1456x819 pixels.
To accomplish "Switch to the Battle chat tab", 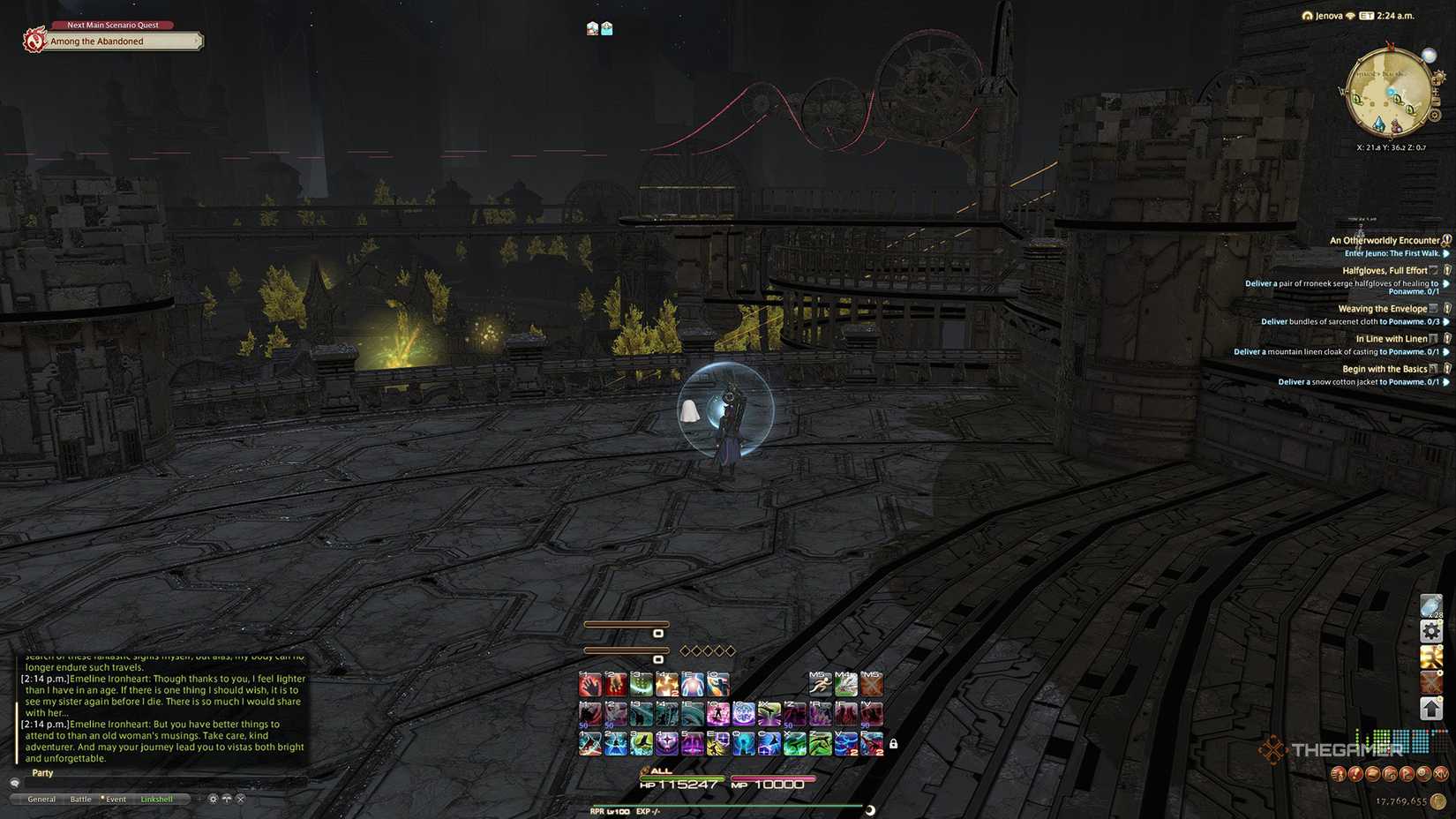I will tap(81, 799).
